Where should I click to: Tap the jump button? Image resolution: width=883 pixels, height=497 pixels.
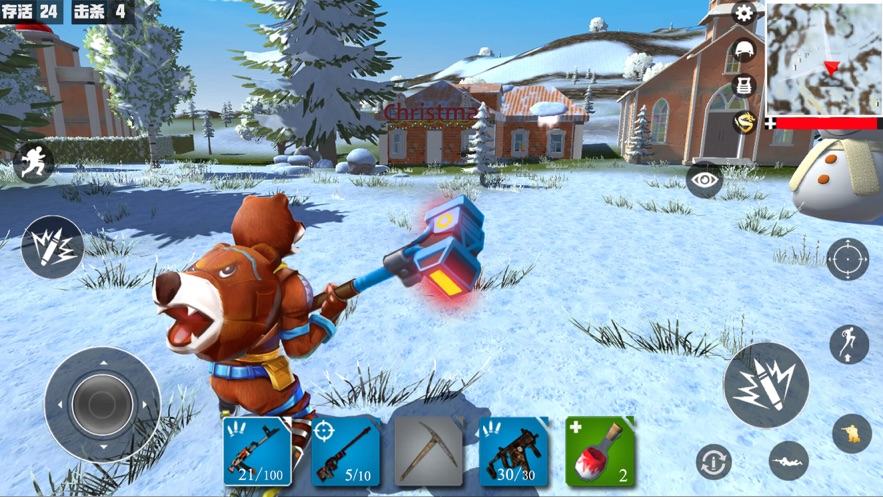[849, 345]
